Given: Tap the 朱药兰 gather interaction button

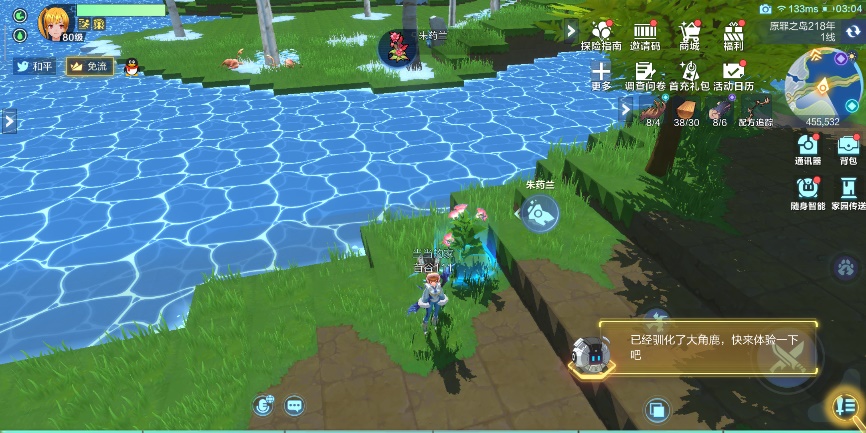Looking at the screenshot, I should (x=540, y=211).
